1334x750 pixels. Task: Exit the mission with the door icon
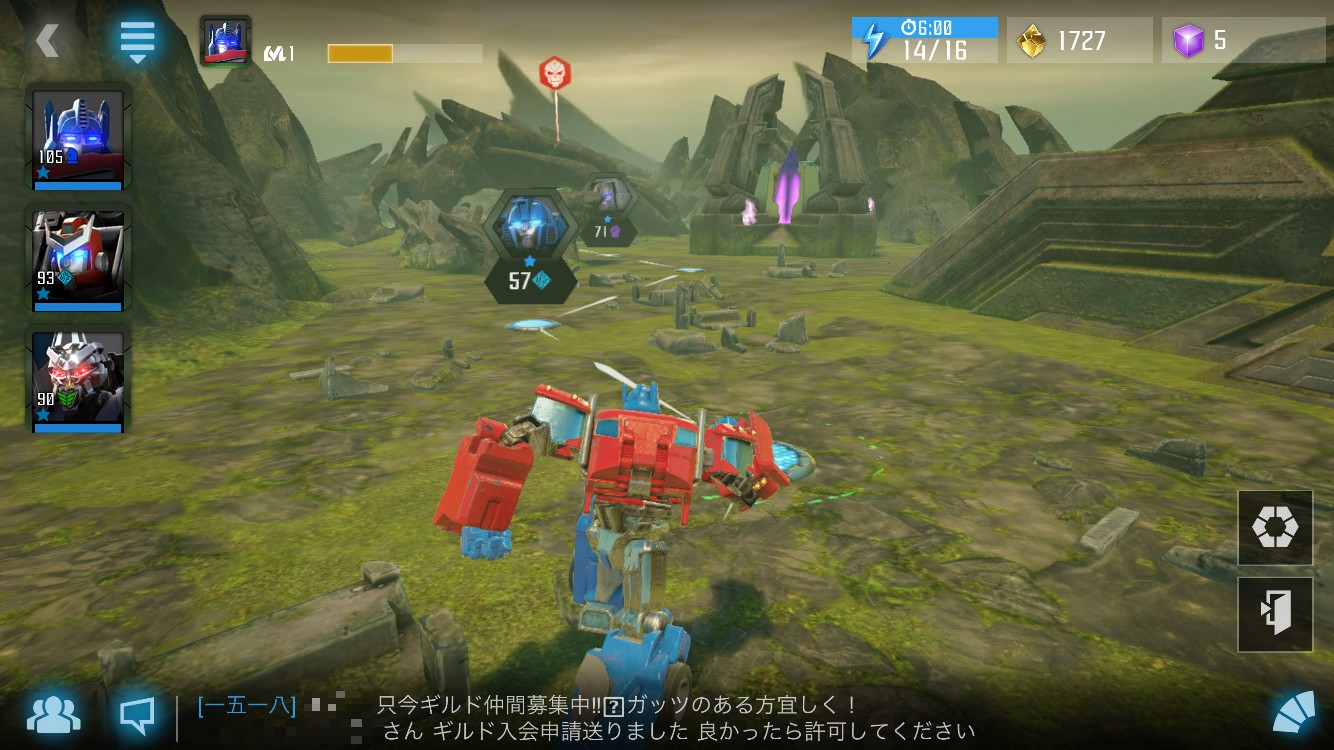(1275, 614)
